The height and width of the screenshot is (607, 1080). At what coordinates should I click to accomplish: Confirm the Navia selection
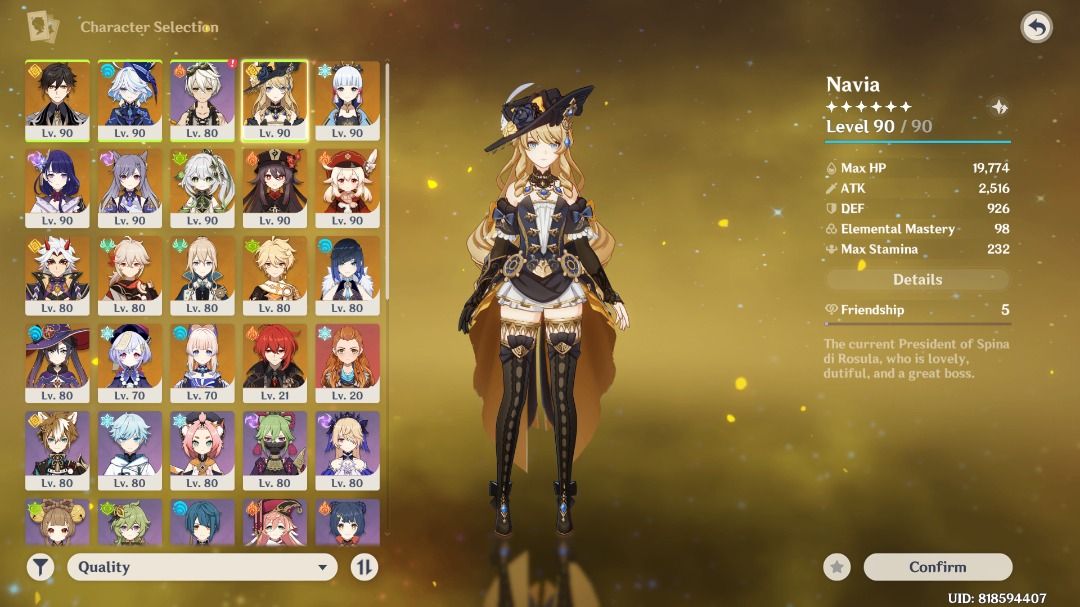pos(937,567)
